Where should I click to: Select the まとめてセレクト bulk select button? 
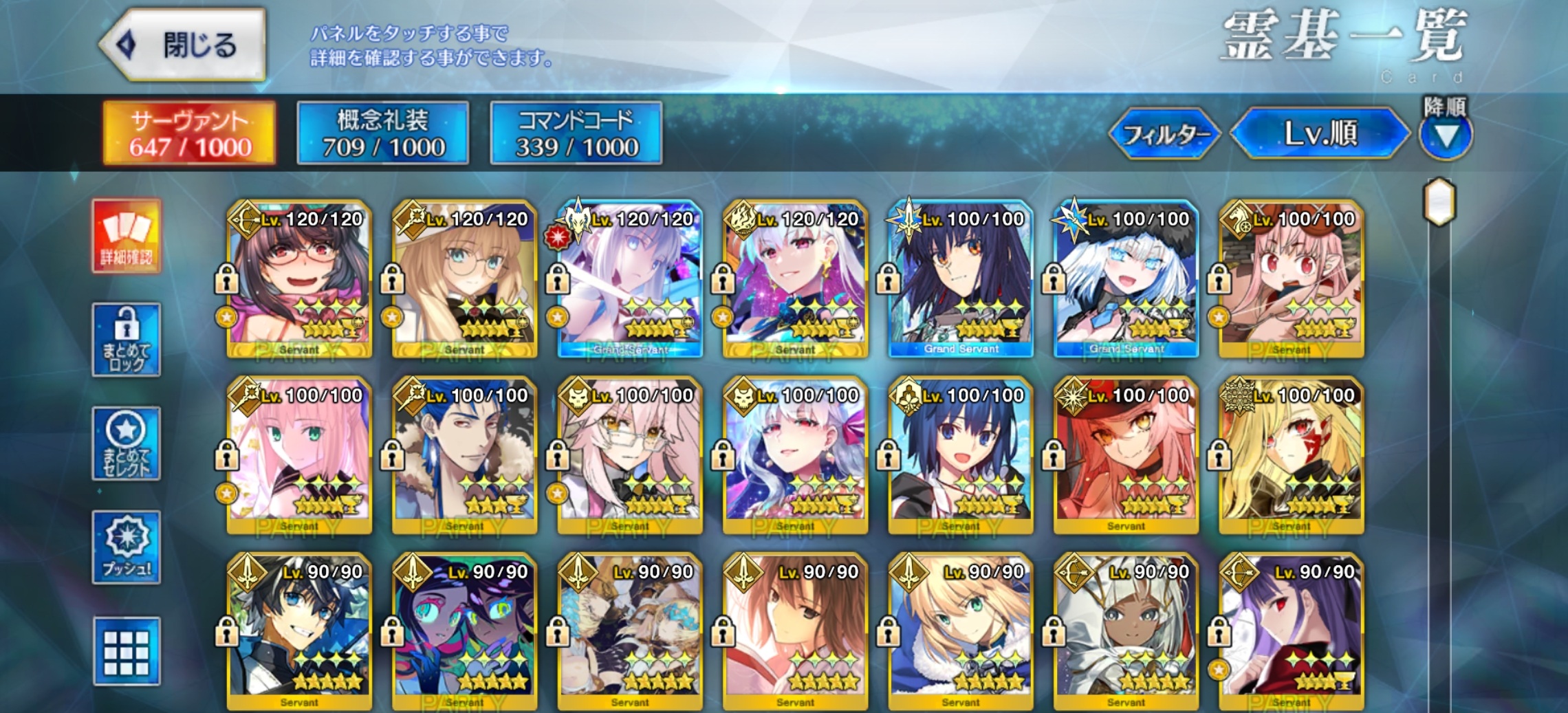tap(127, 443)
